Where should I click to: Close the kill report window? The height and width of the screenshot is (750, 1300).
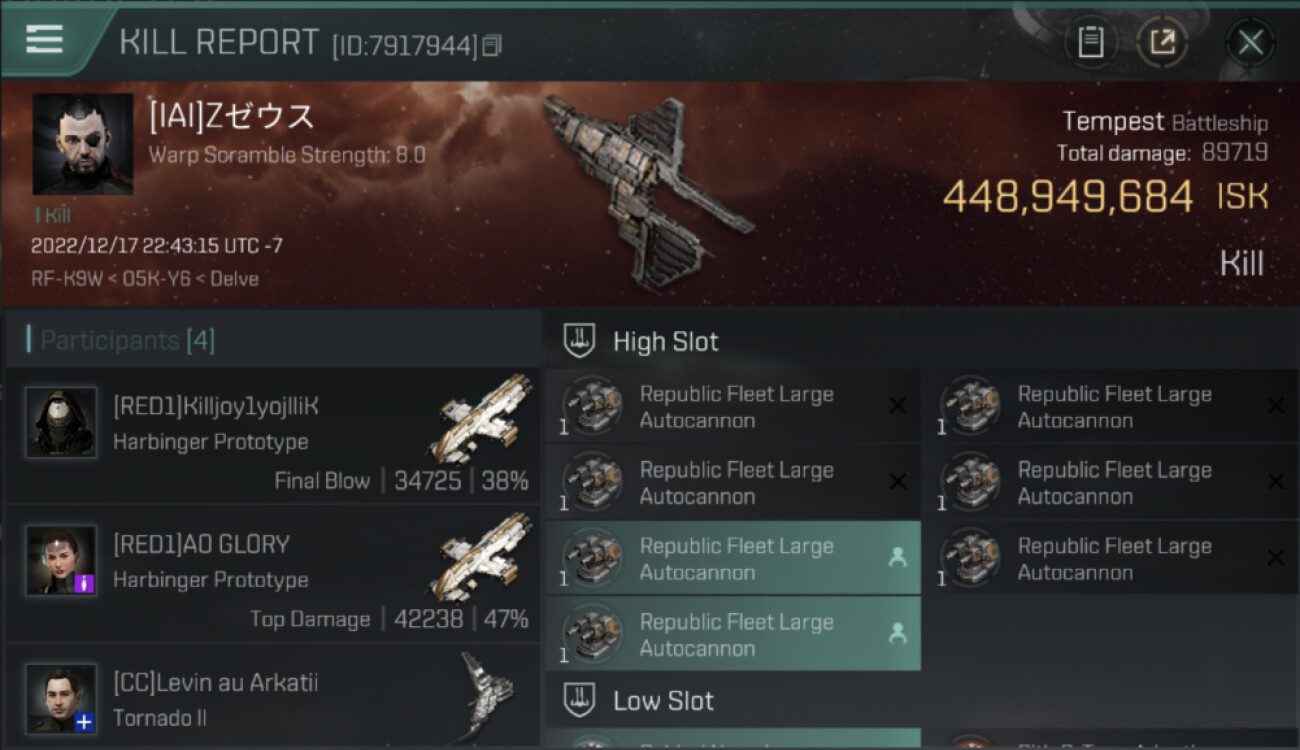tap(1250, 42)
